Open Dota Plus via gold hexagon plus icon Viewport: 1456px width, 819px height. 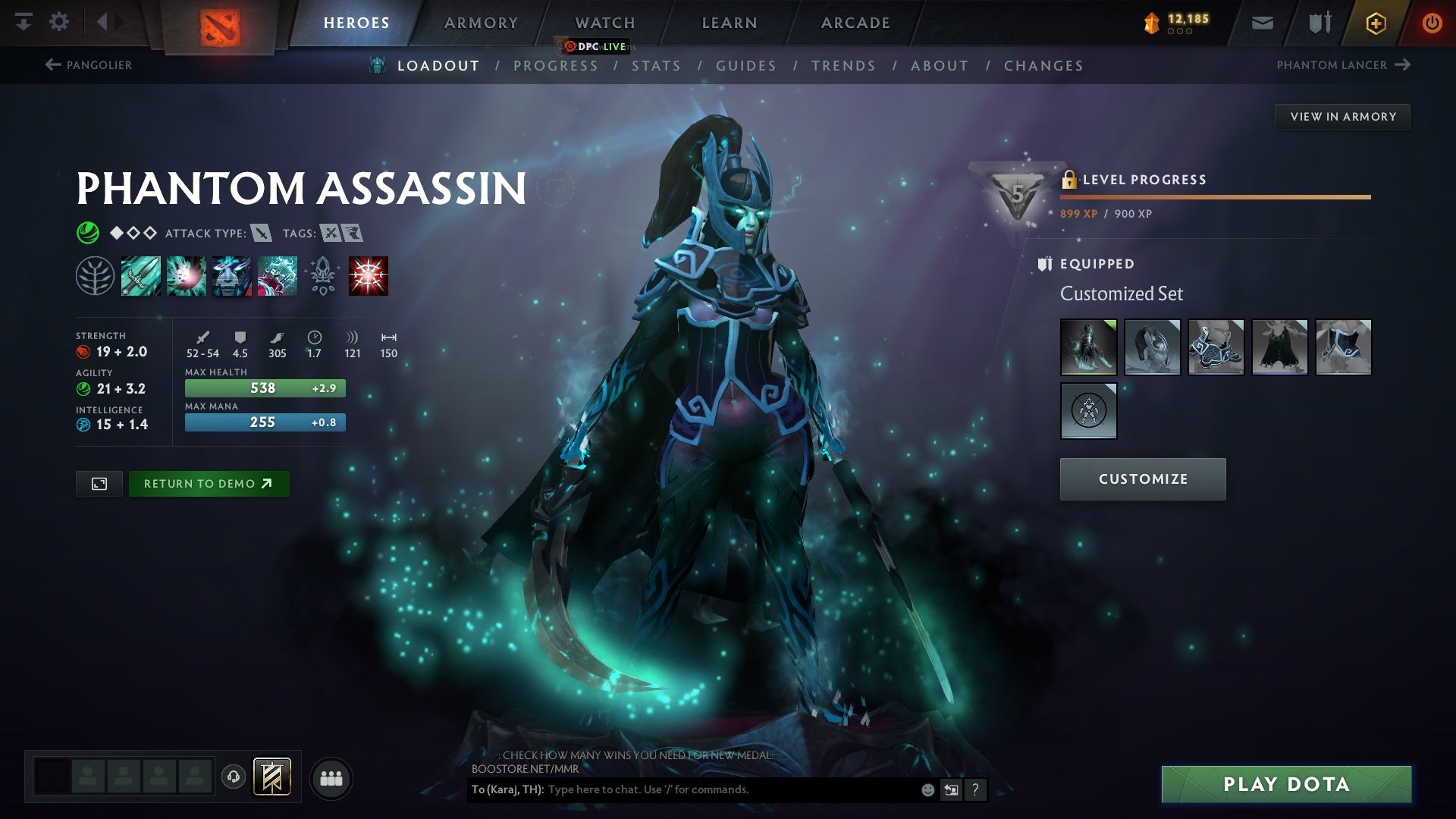click(1375, 23)
